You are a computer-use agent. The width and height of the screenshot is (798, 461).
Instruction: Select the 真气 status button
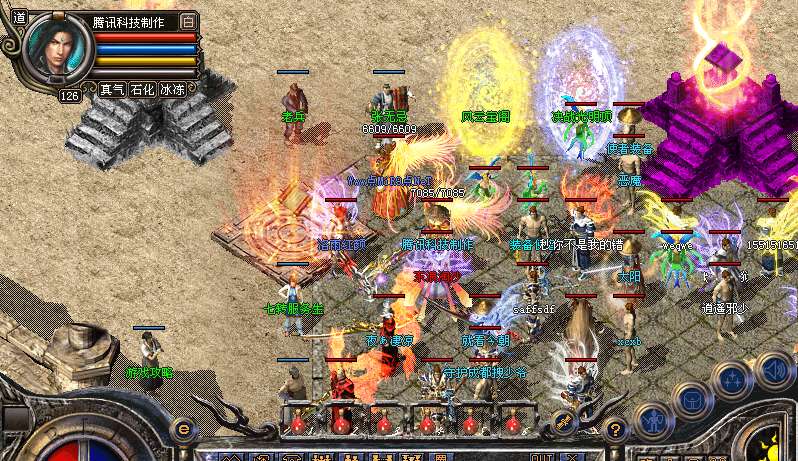tap(113, 89)
